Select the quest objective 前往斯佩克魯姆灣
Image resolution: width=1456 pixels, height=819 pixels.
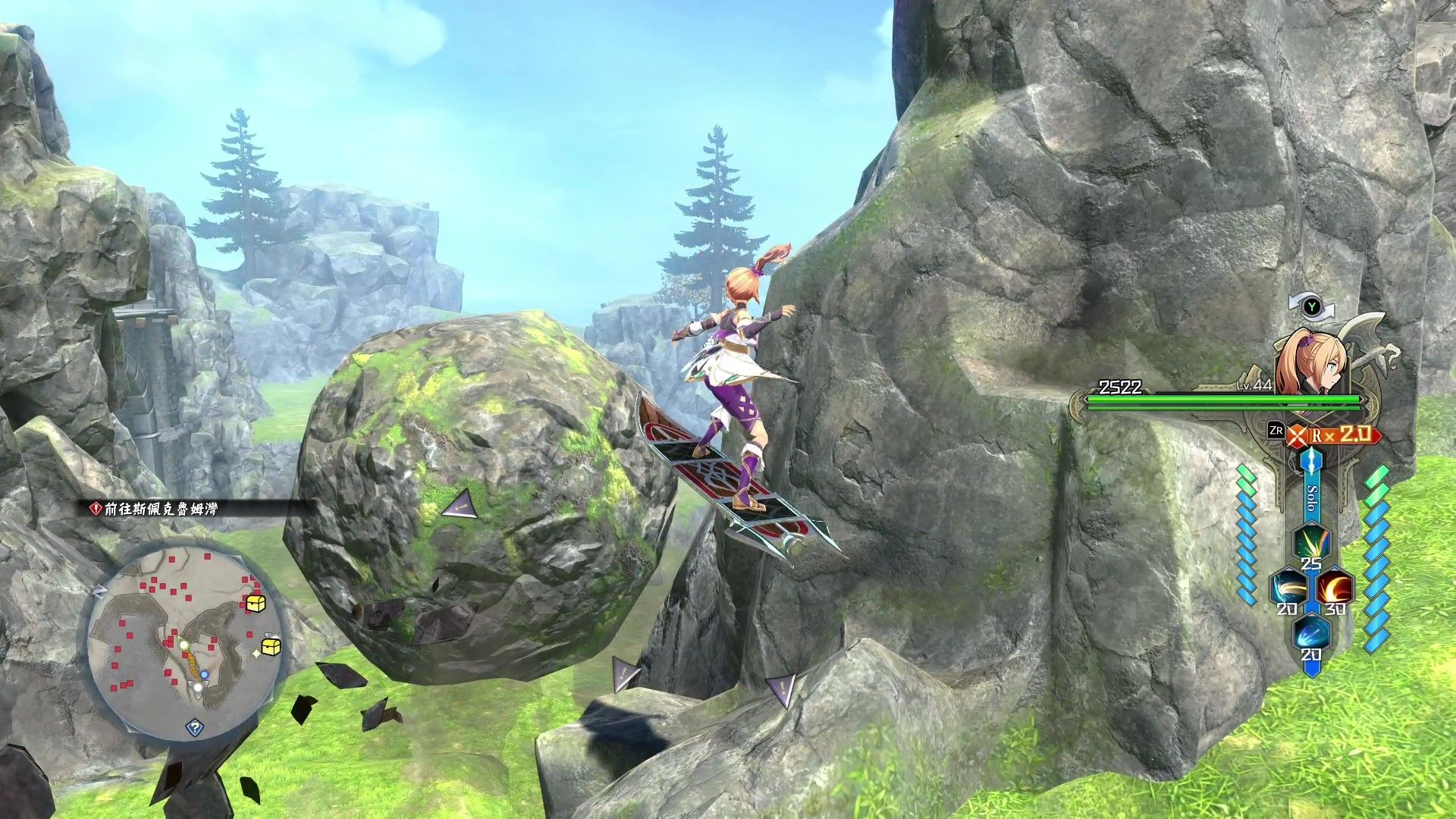point(160,509)
